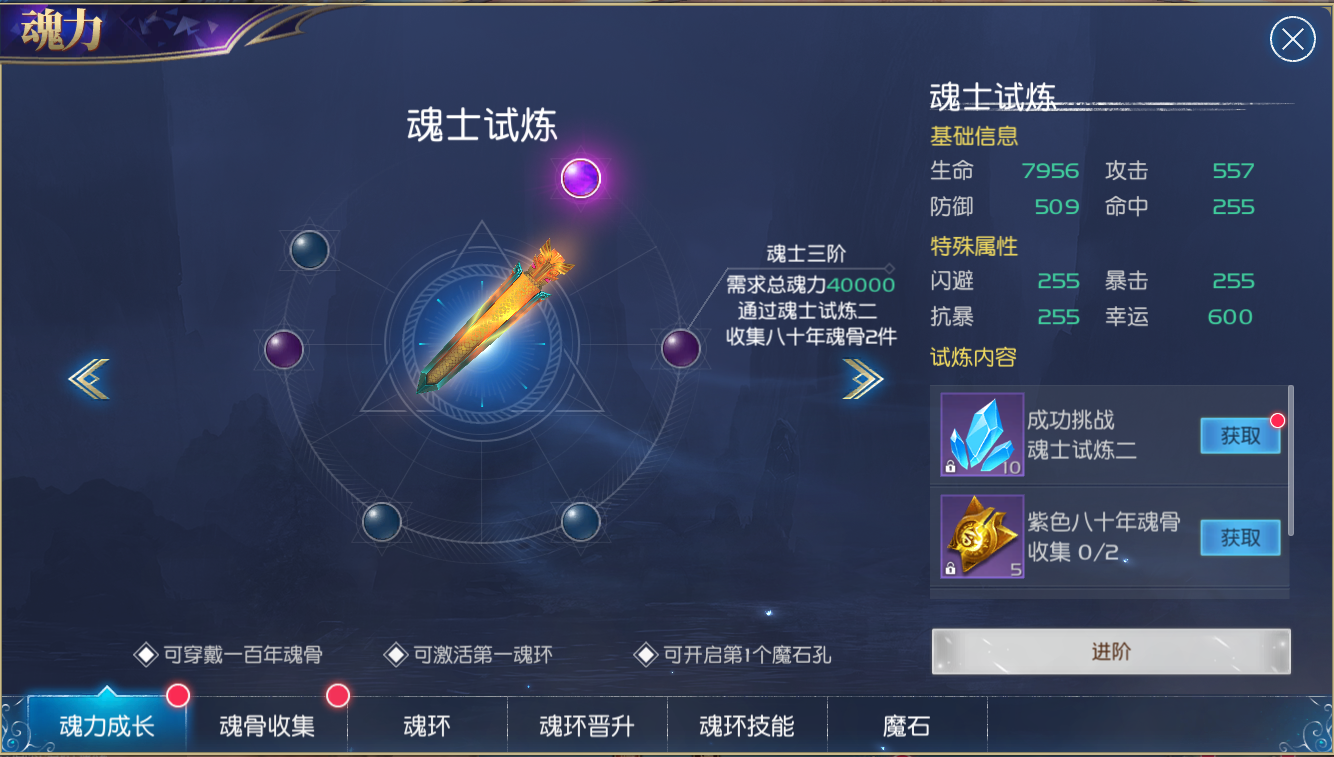Close the 魂力 panel
Image resolution: width=1334 pixels, height=757 pixels.
1292,40
